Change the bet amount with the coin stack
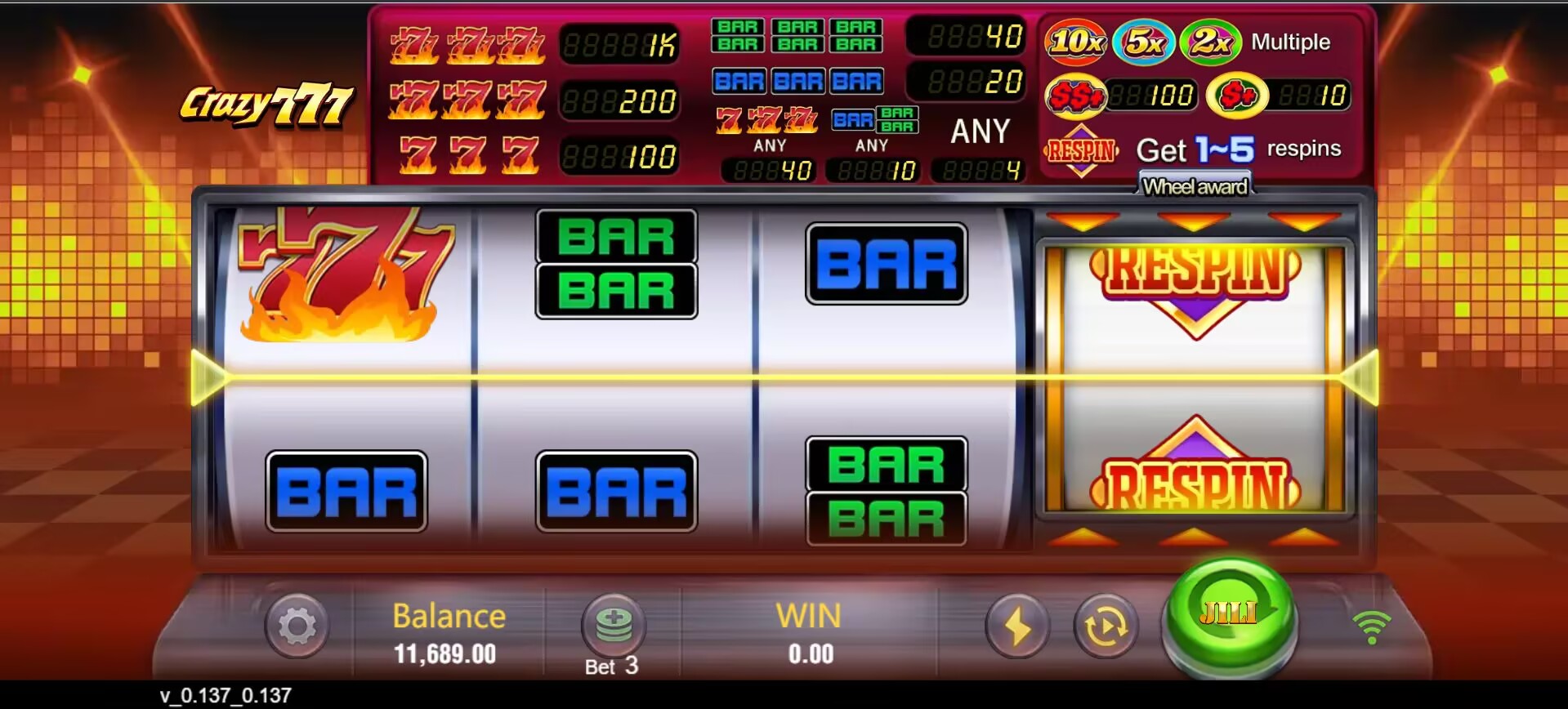The width and height of the screenshot is (1568, 709). 614,625
